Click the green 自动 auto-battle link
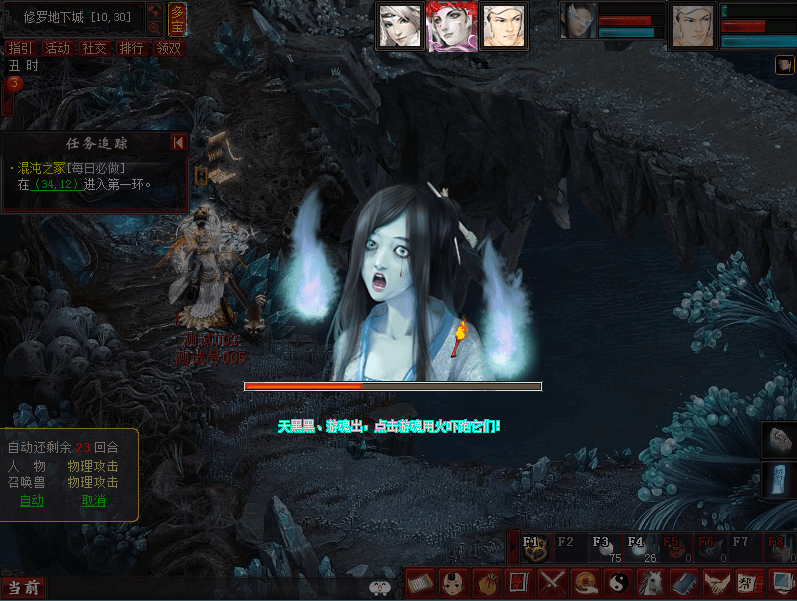Viewport: 797px width, 601px height. 32,501
